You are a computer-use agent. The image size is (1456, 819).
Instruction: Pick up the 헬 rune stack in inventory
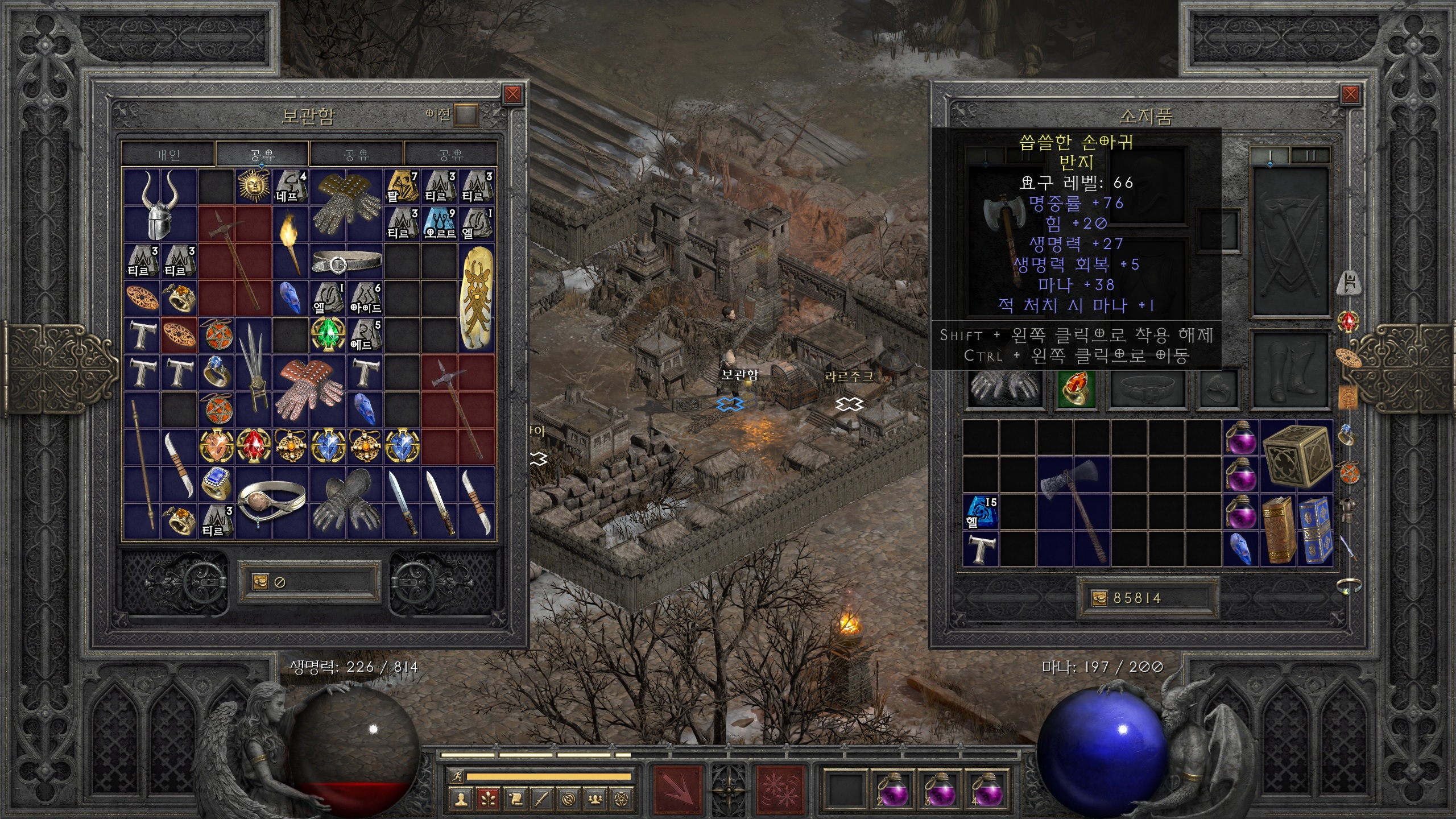981,511
